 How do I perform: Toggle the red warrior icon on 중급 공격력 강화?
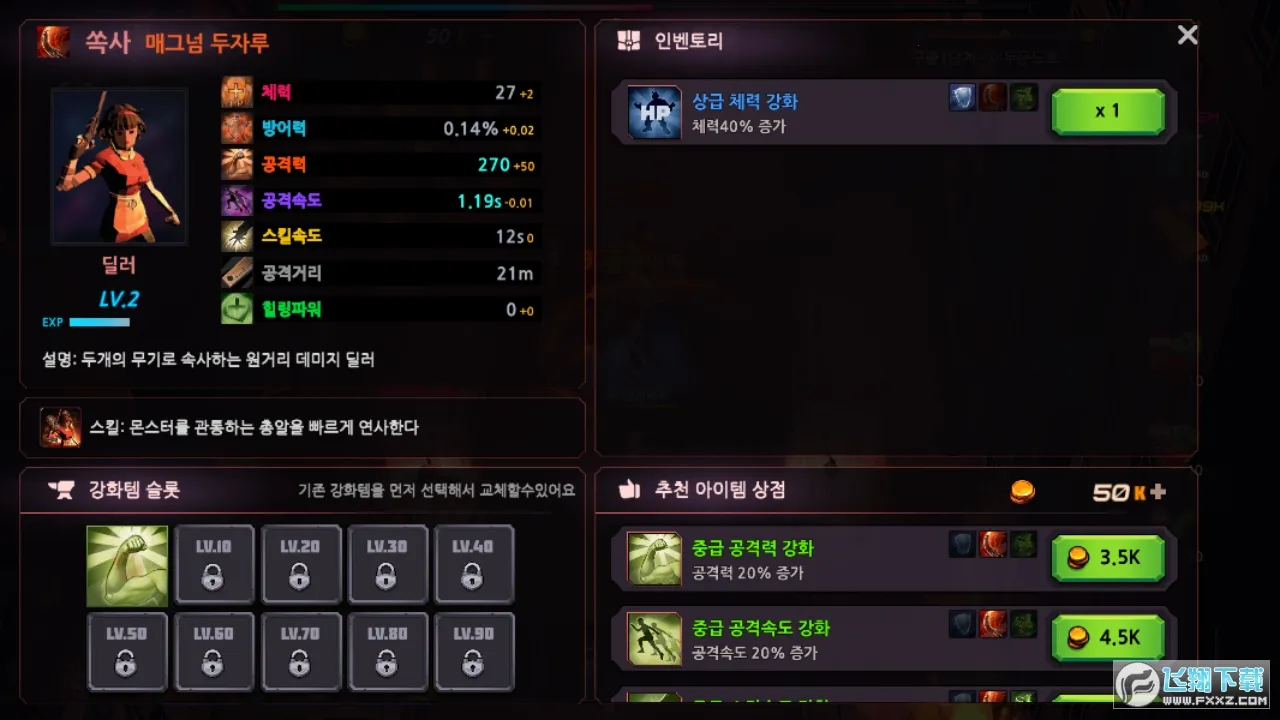(992, 545)
